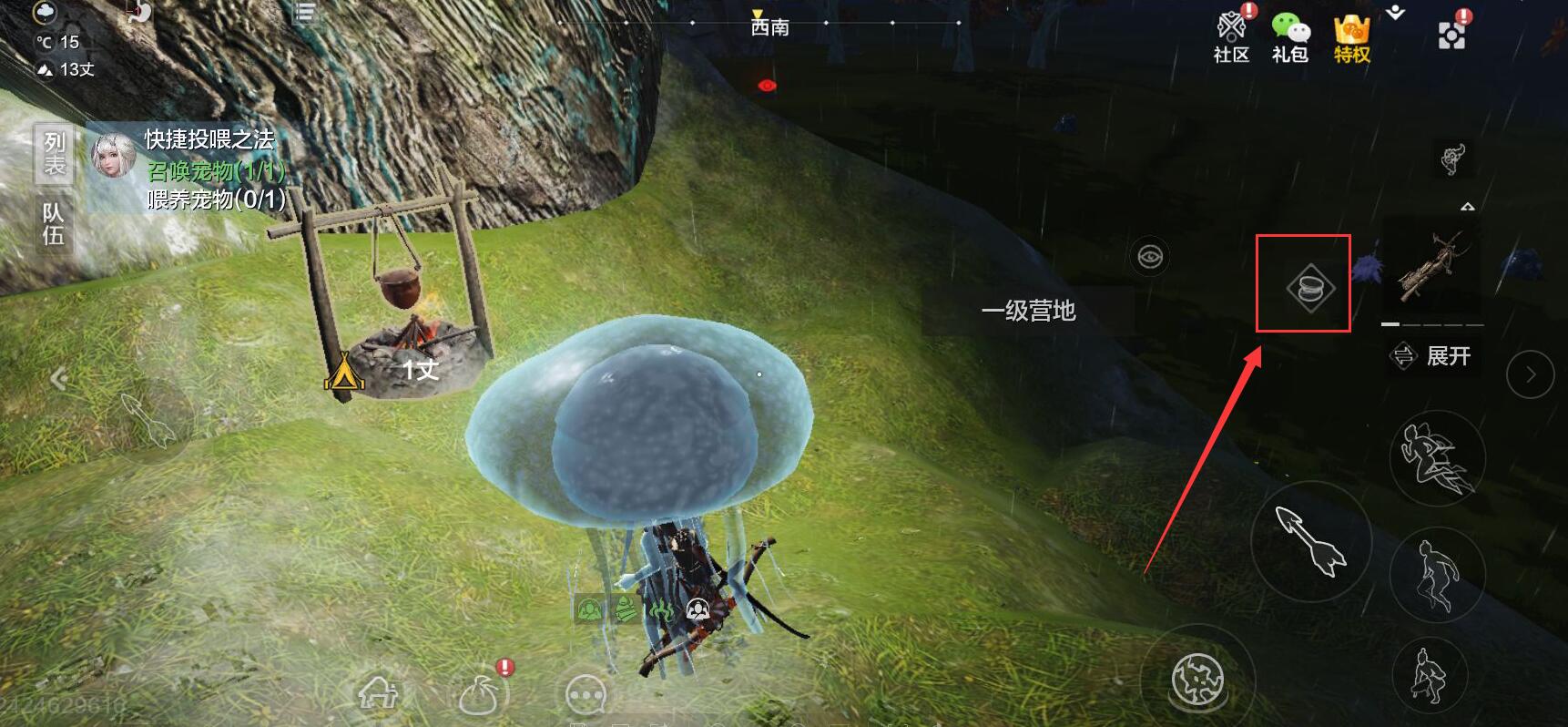This screenshot has height=727, width=1568.
Task: Select the bow attack icon
Action: click(x=1308, y=542)
